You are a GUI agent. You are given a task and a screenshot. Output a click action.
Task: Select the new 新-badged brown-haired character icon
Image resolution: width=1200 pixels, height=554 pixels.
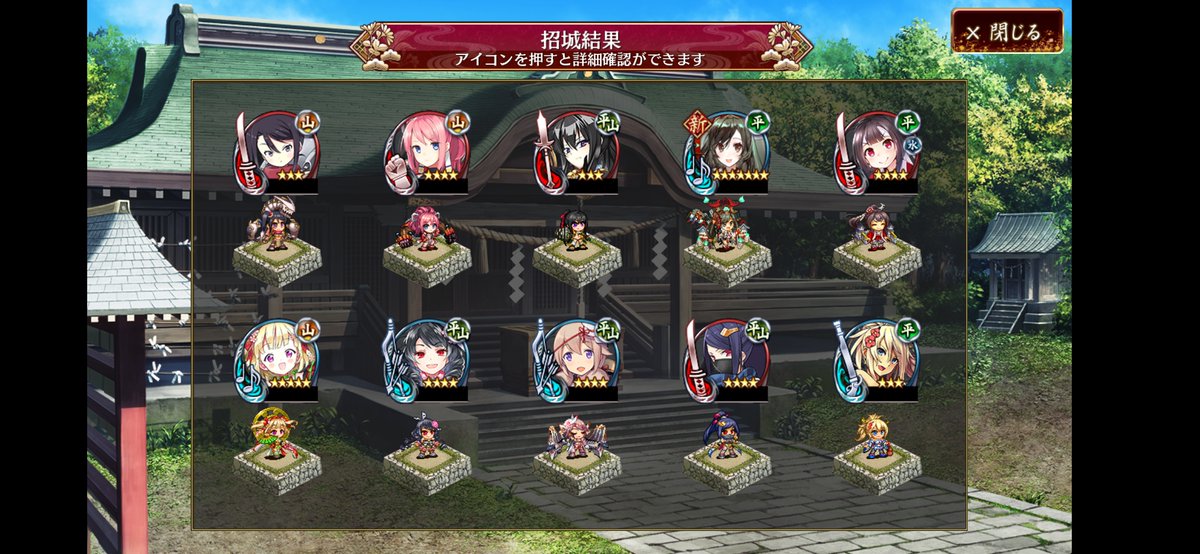[x=728, y=152]
